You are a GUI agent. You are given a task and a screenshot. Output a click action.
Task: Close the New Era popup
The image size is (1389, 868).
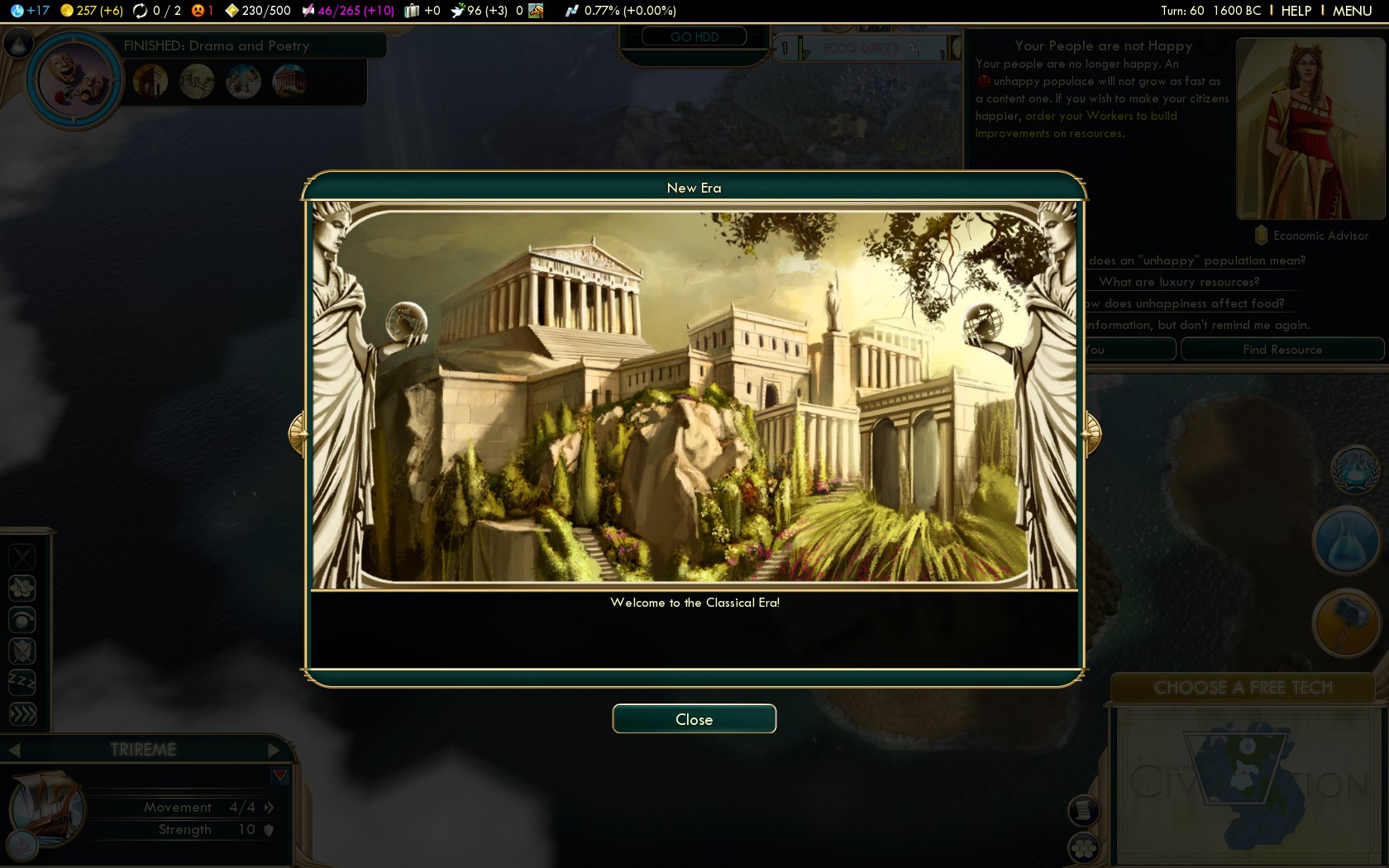click(694, 718)
